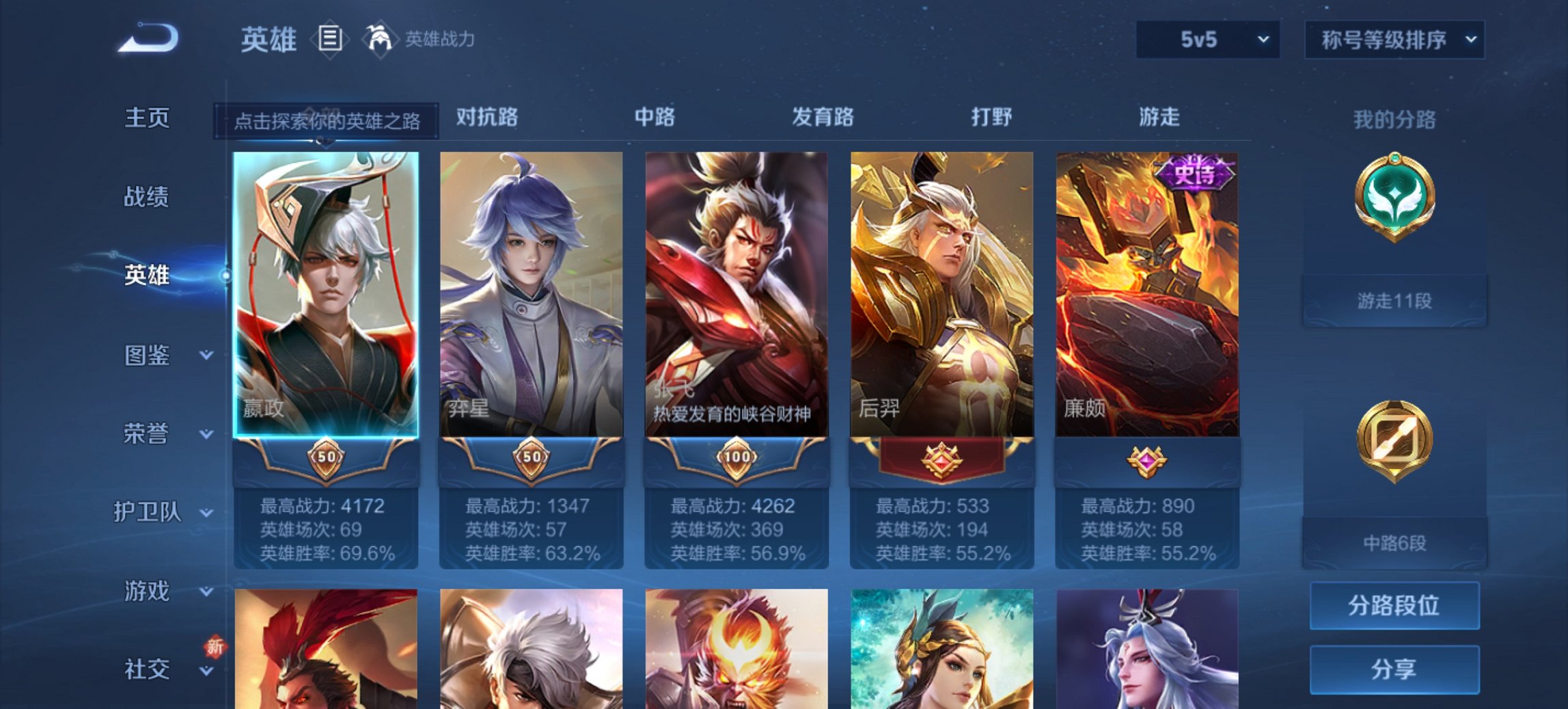Open the 称号等级排序 sorting dropdown

click(x=1394, y=40)
